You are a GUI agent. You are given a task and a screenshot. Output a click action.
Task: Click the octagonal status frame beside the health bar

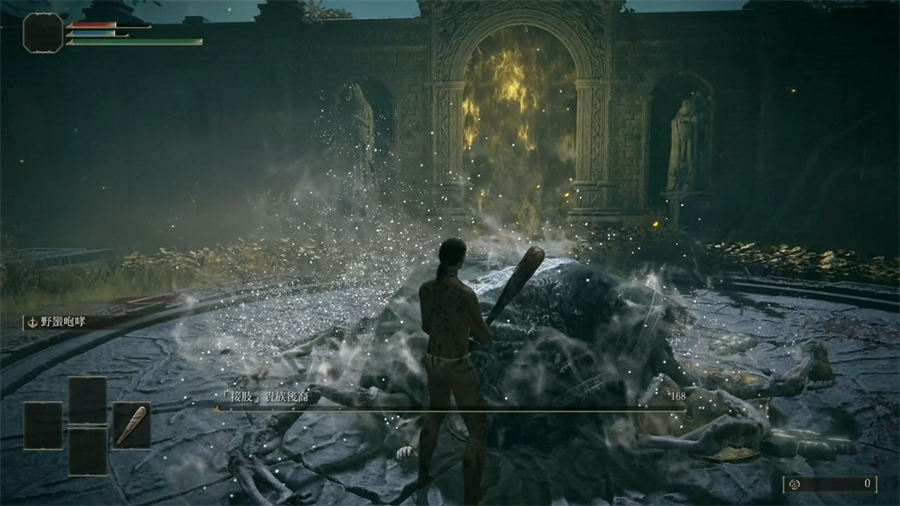pyautogui.click(x=42, y=32)
